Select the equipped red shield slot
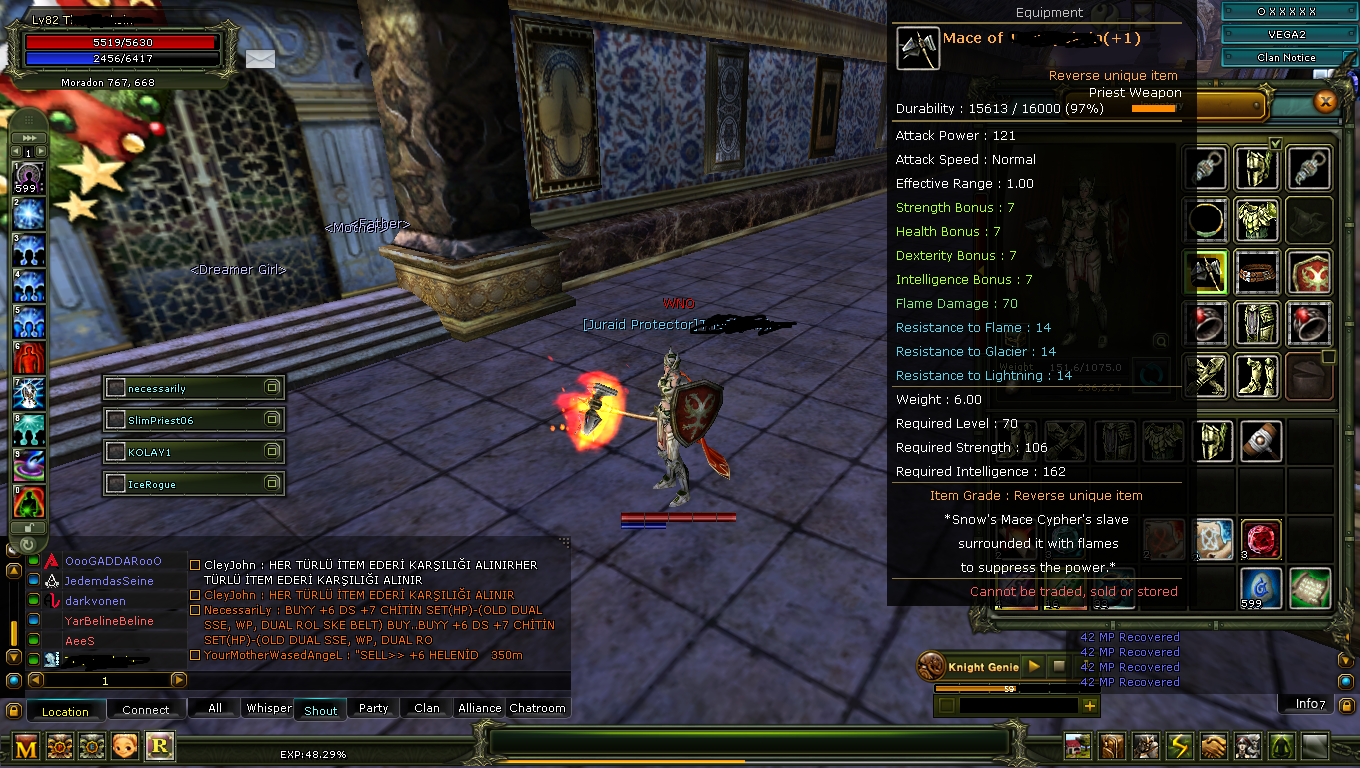 point(1309,271)
